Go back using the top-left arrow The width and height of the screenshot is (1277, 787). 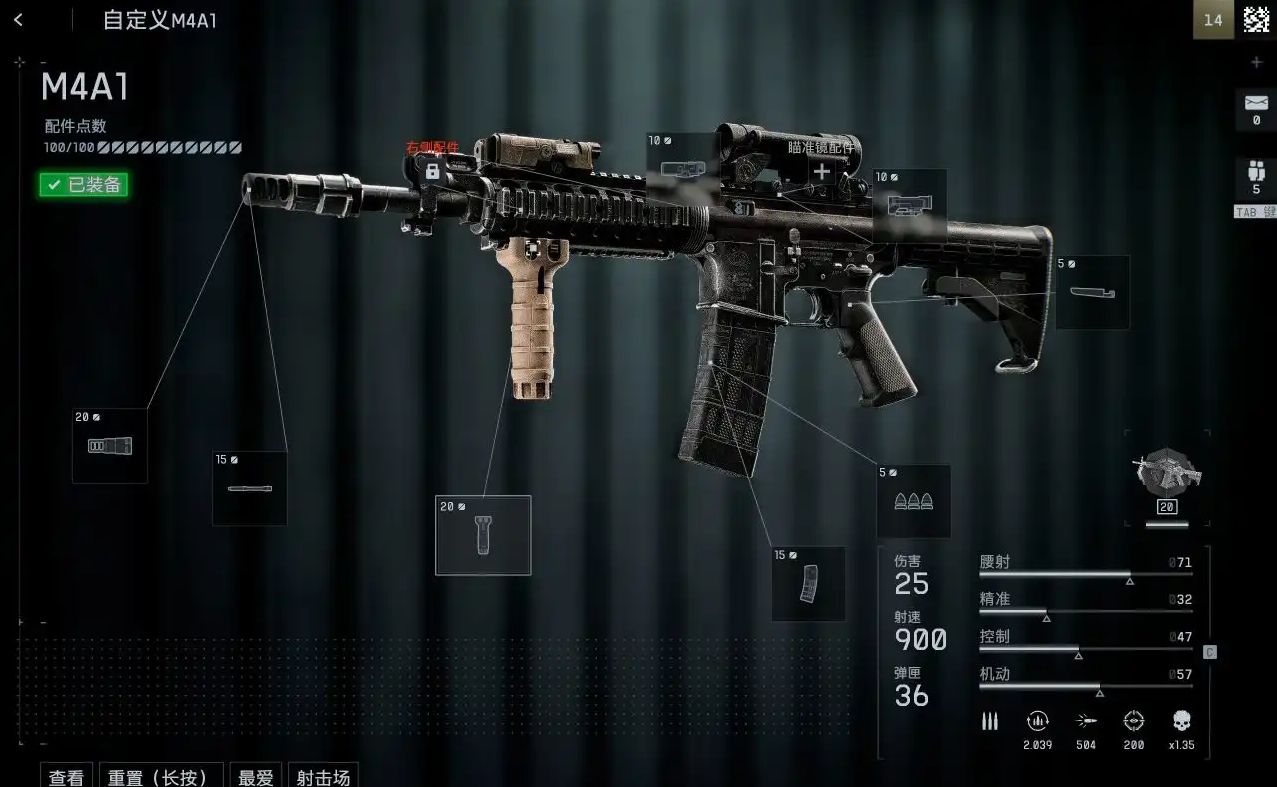(18, 20)
